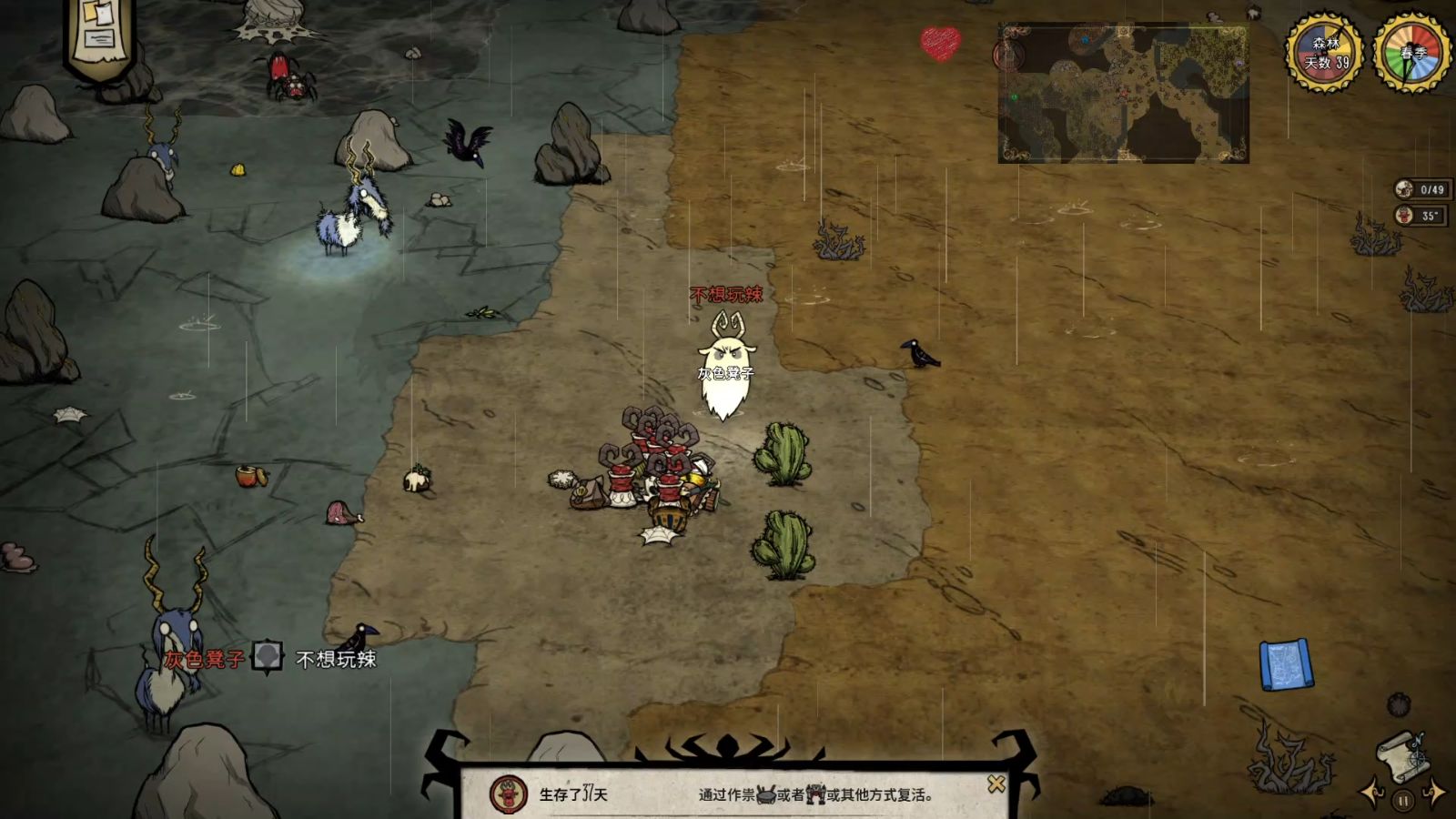Click the character portrait in death panel

508,794
